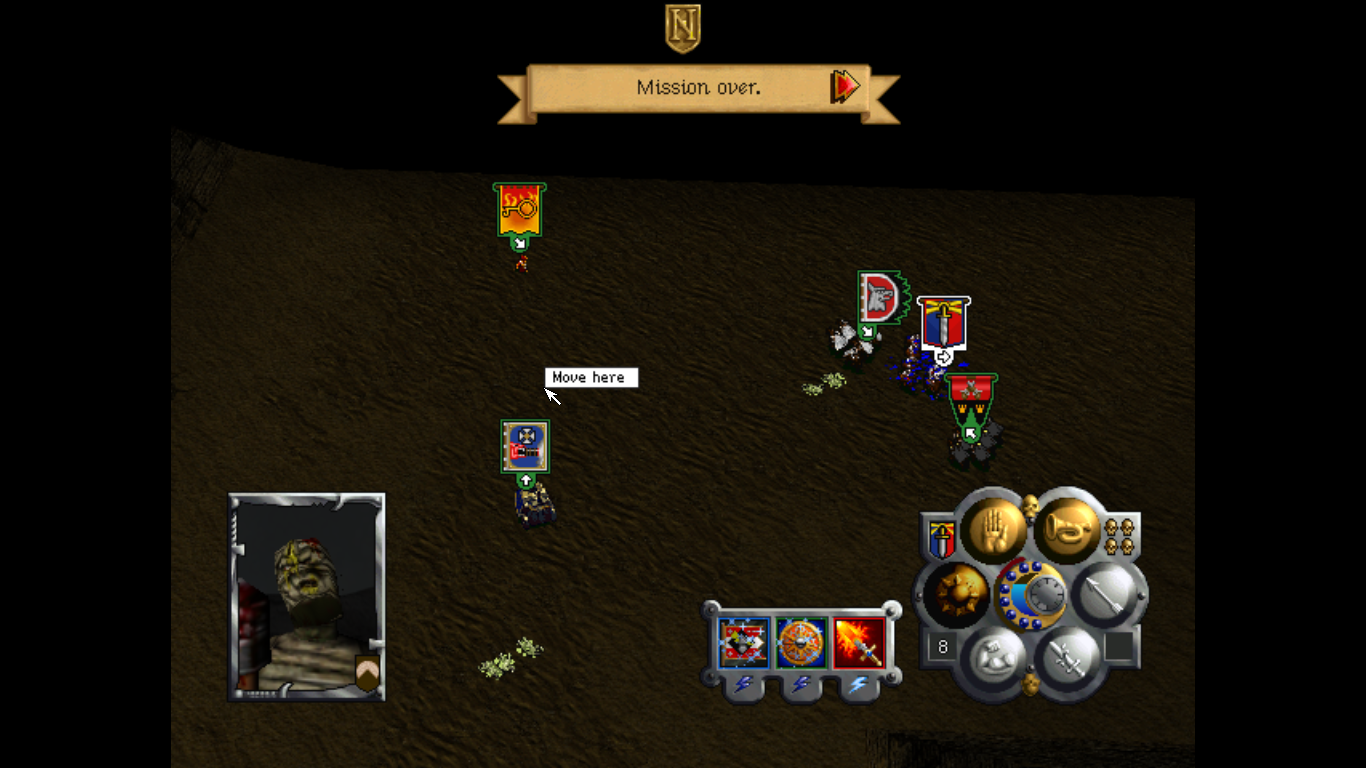Image resolution: width=1366 pixels, height=768 pixels.
Task: Click the red arrow on the Mission over banner
Action: tap(845, 87)
